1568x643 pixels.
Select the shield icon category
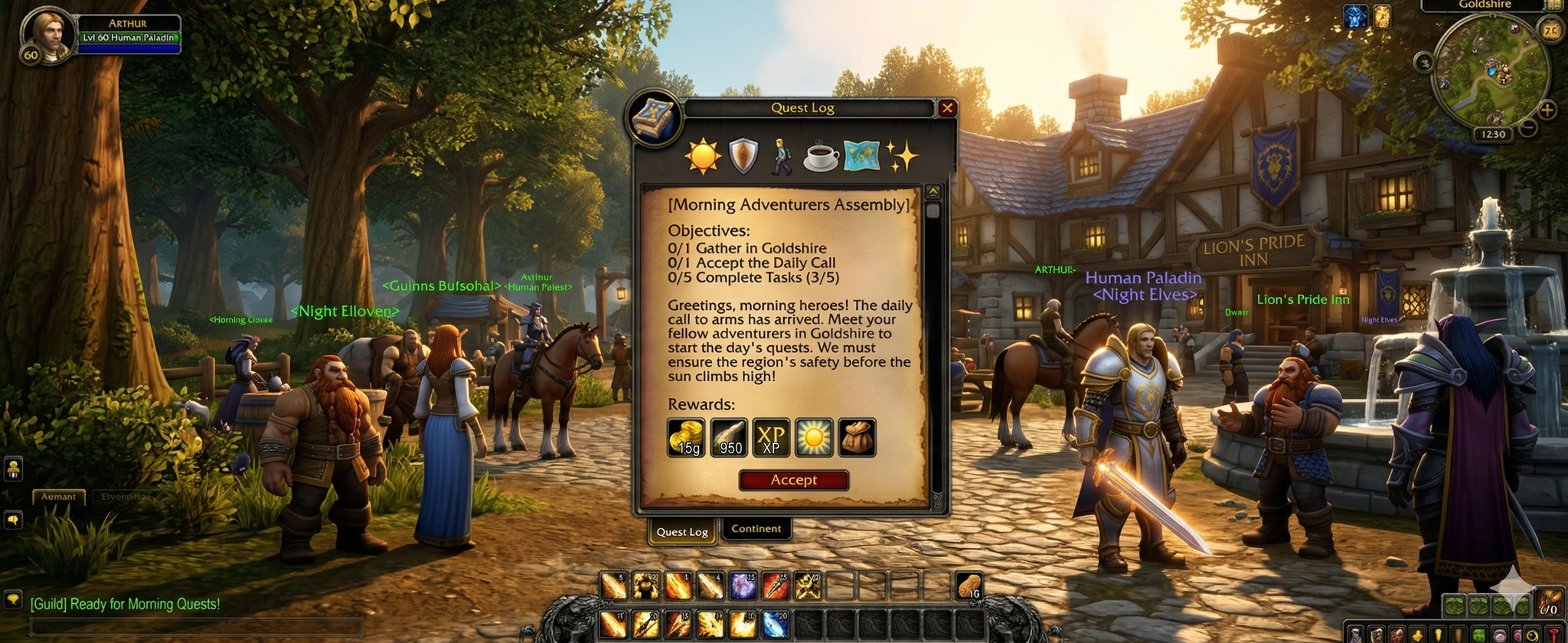[743, 156]
